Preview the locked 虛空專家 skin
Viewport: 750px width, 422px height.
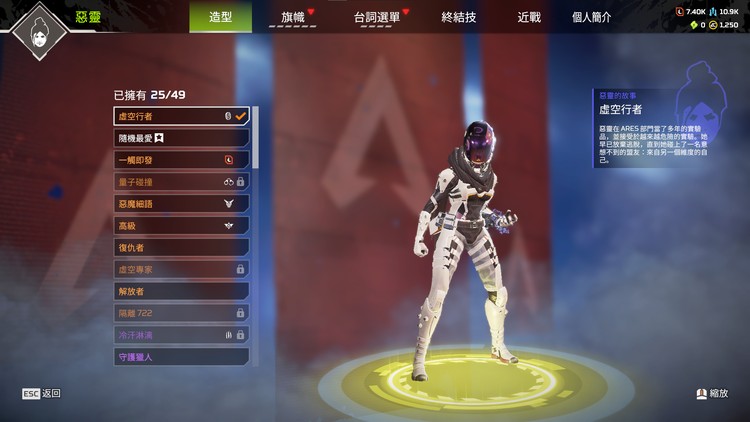pyautogui.click(x=181, y=269)
